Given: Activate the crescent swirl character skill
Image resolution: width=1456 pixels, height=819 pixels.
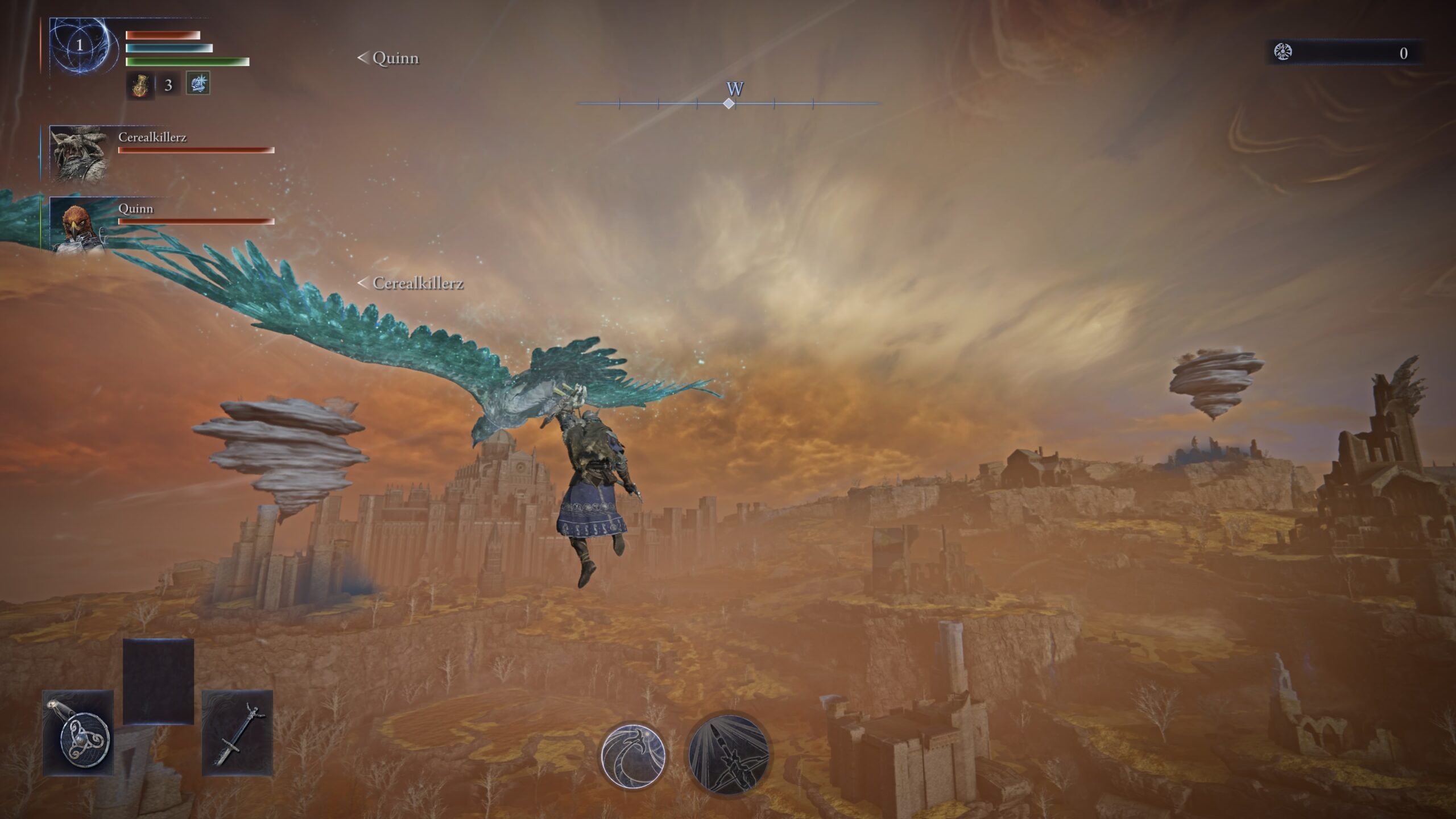Looking at the screenshot, I should click(x=633, y=755).
